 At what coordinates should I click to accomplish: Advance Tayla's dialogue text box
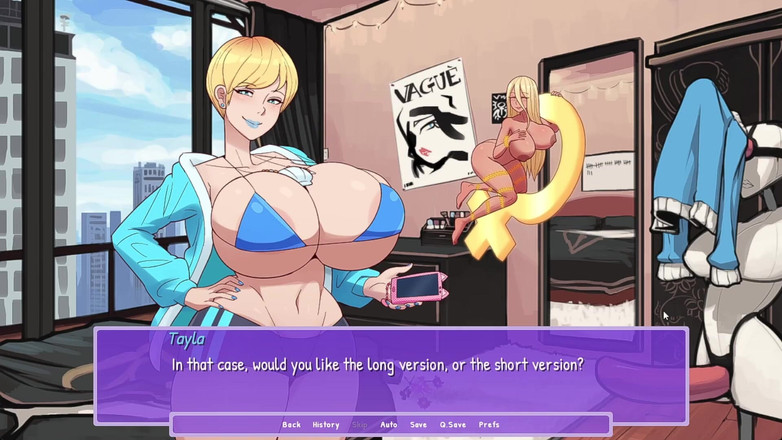(390, 375)
